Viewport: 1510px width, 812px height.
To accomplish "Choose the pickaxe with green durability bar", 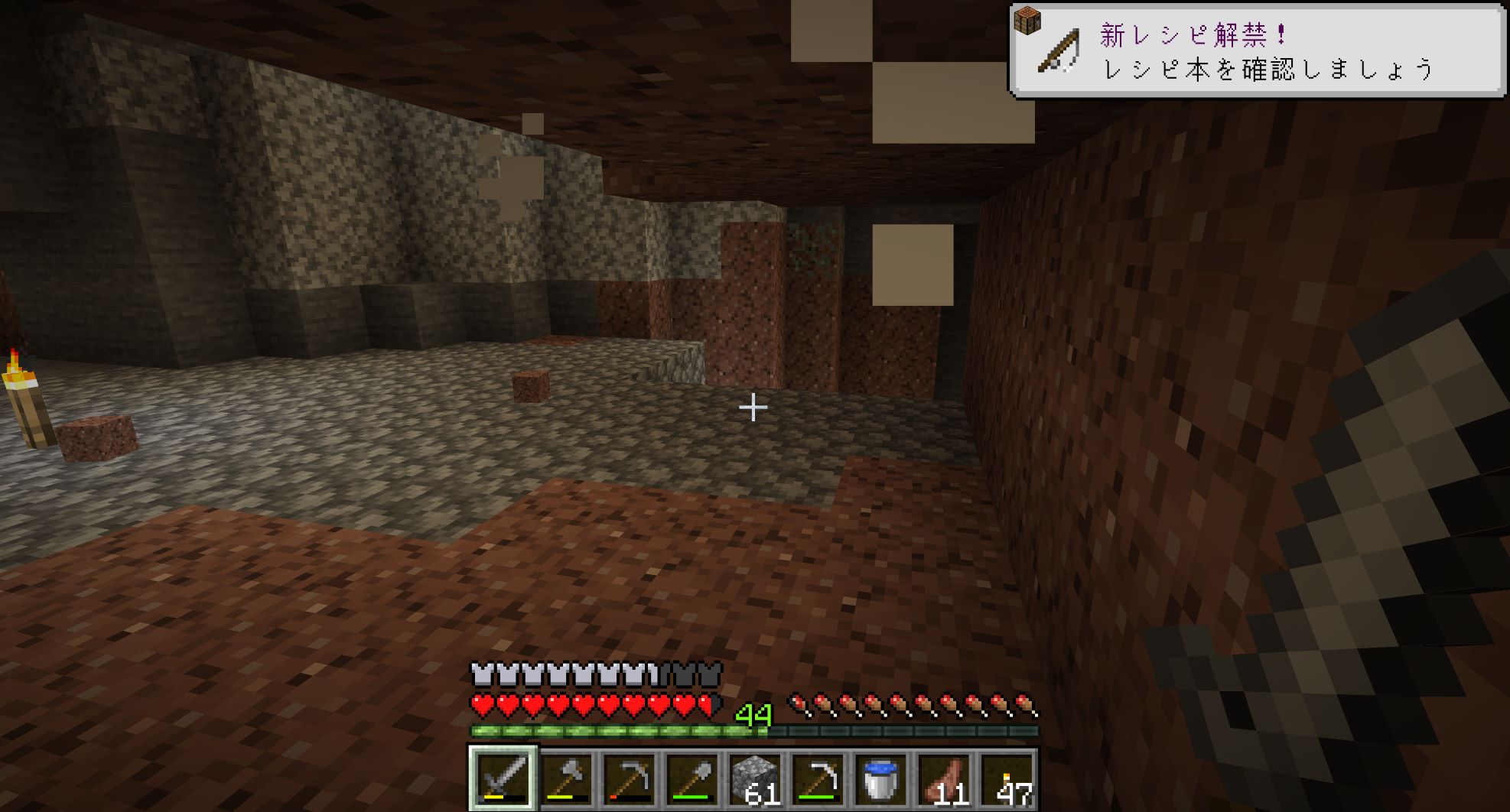I will (818, 778).
